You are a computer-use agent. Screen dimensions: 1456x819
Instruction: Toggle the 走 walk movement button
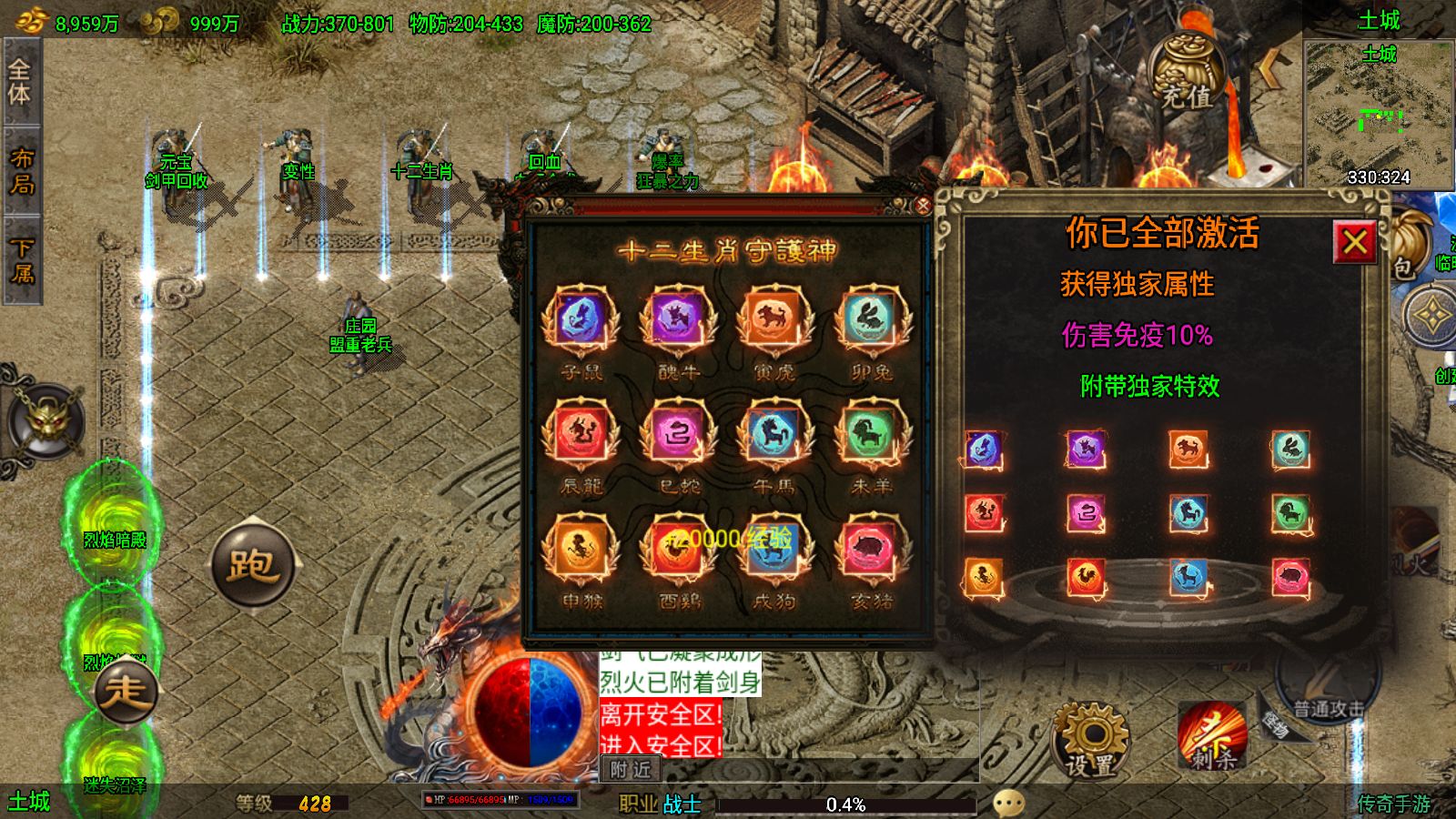125,693
